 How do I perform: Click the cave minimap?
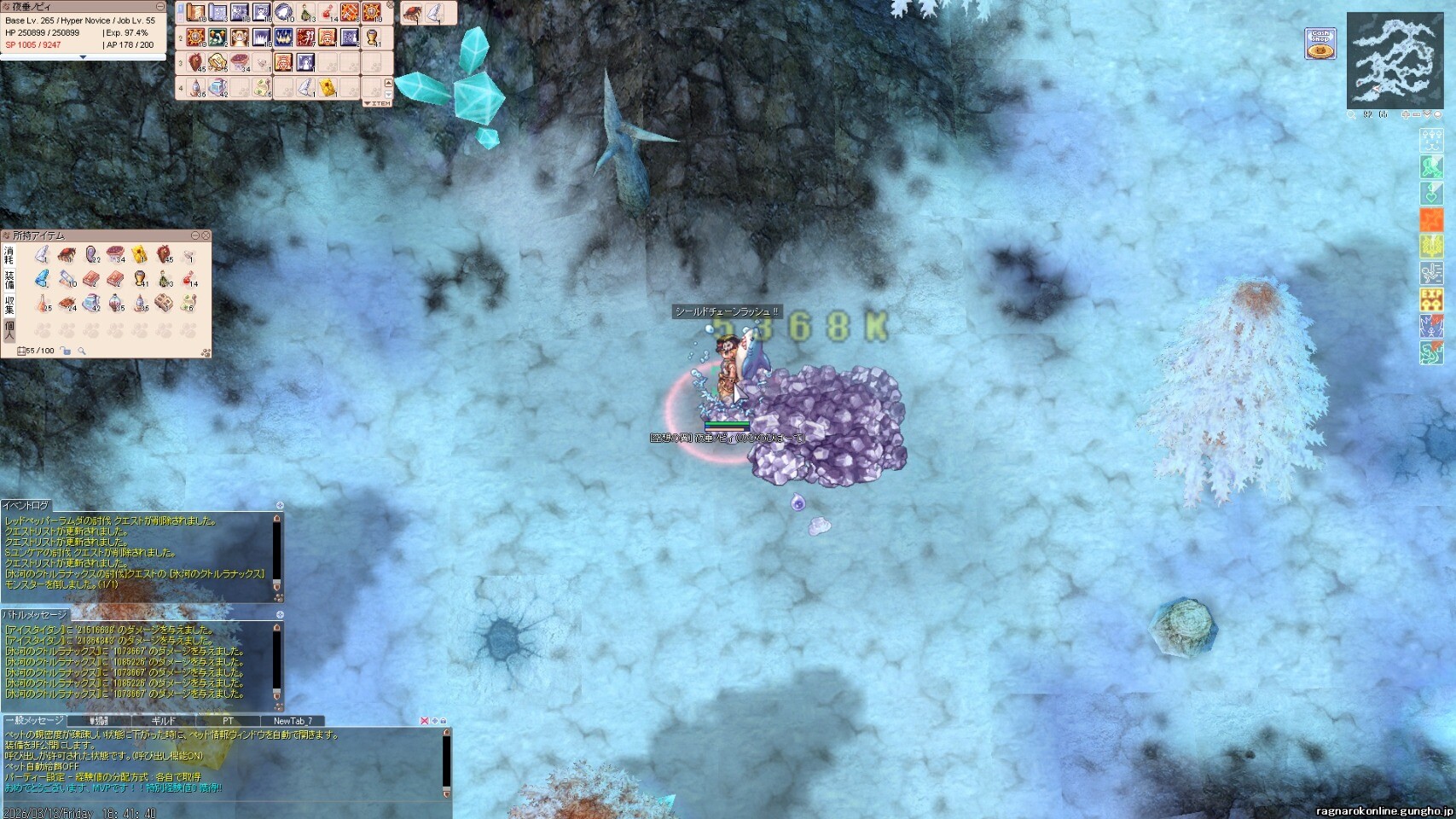1395,60
